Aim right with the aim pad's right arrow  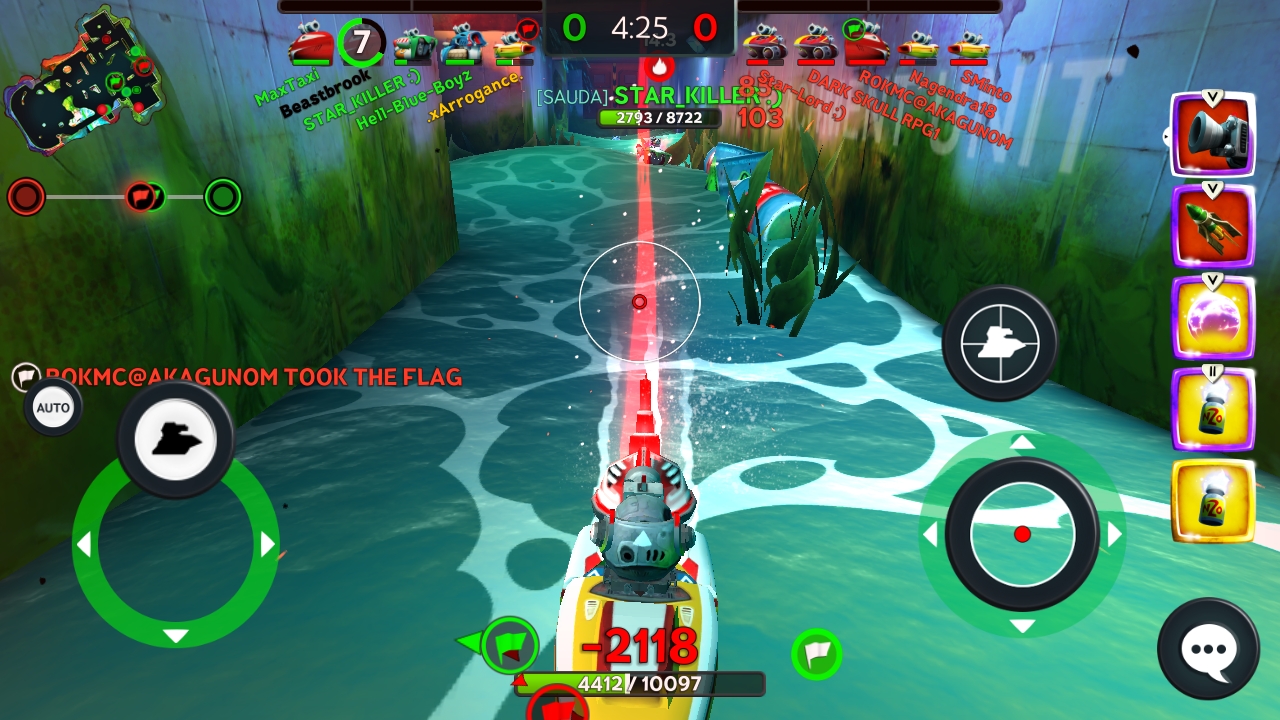point(1114,534)
